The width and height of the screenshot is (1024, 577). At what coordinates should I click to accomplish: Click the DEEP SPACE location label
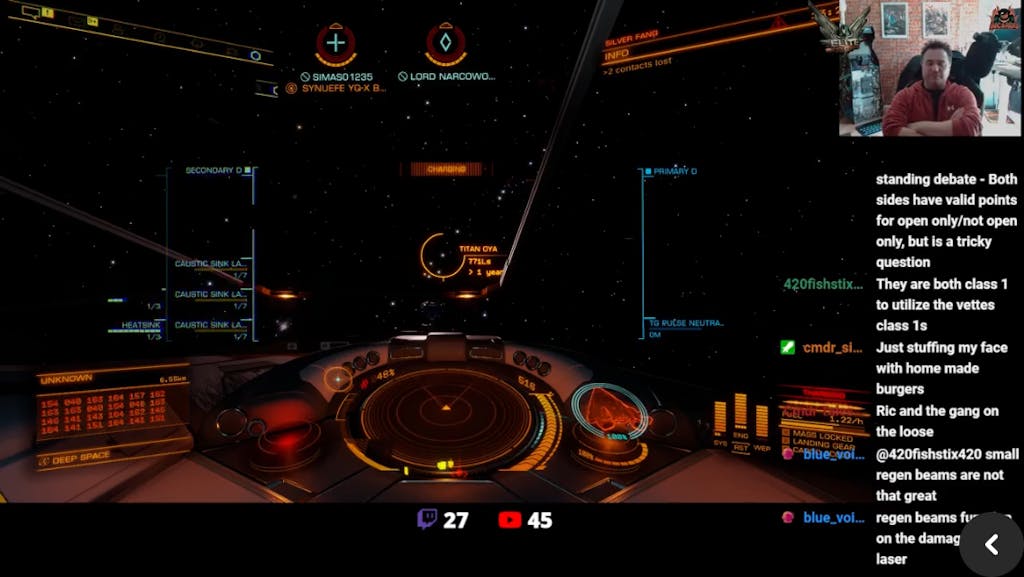pos(82,459)
